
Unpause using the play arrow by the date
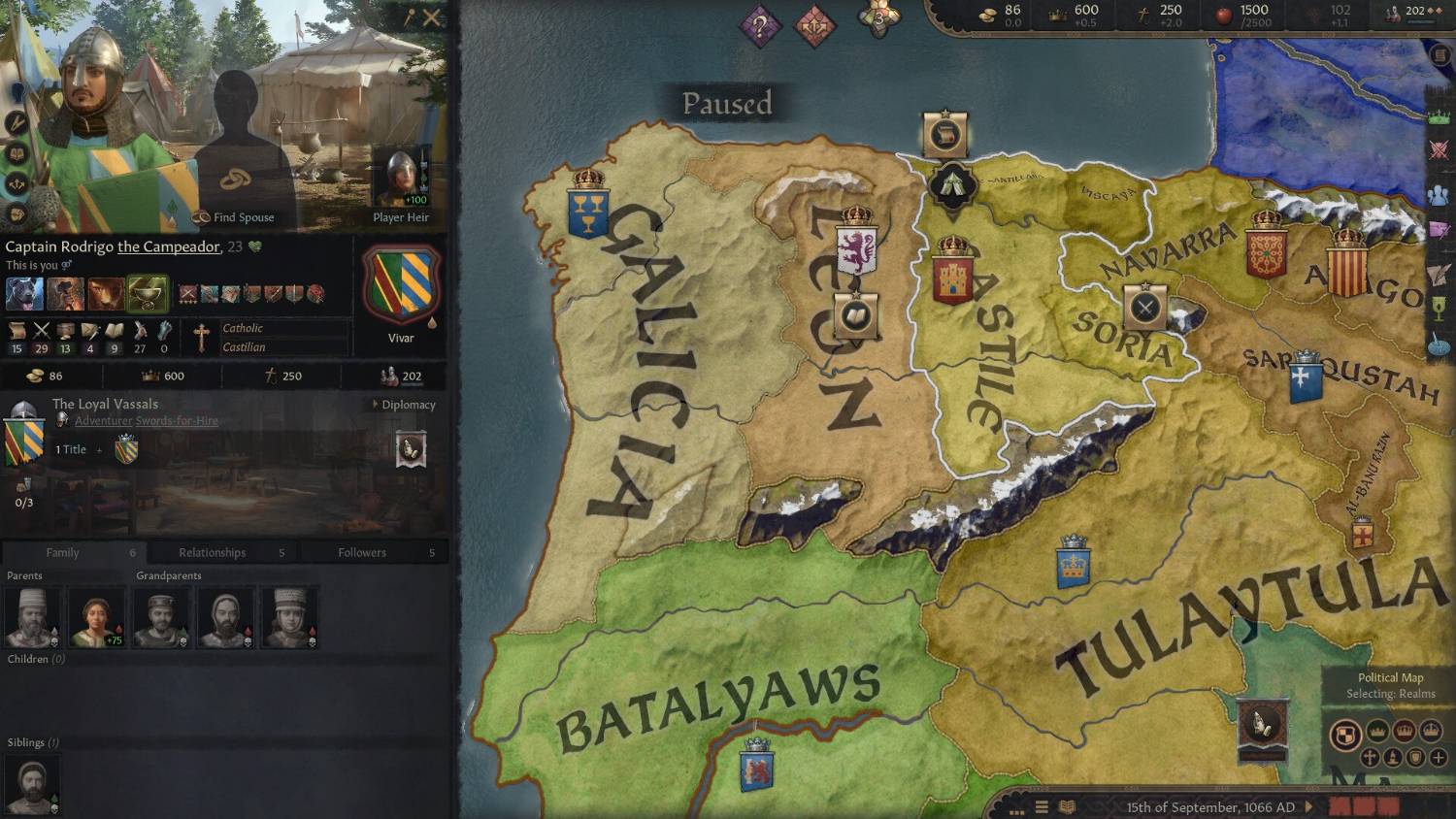click(x=1309, y=806)
